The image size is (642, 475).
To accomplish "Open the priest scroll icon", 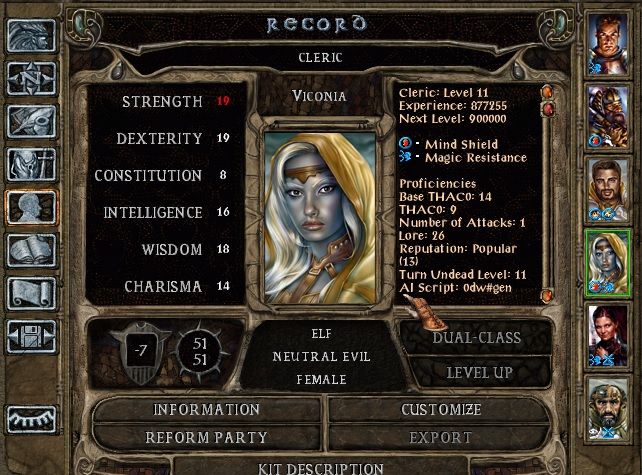I will [x=31, y=293].
